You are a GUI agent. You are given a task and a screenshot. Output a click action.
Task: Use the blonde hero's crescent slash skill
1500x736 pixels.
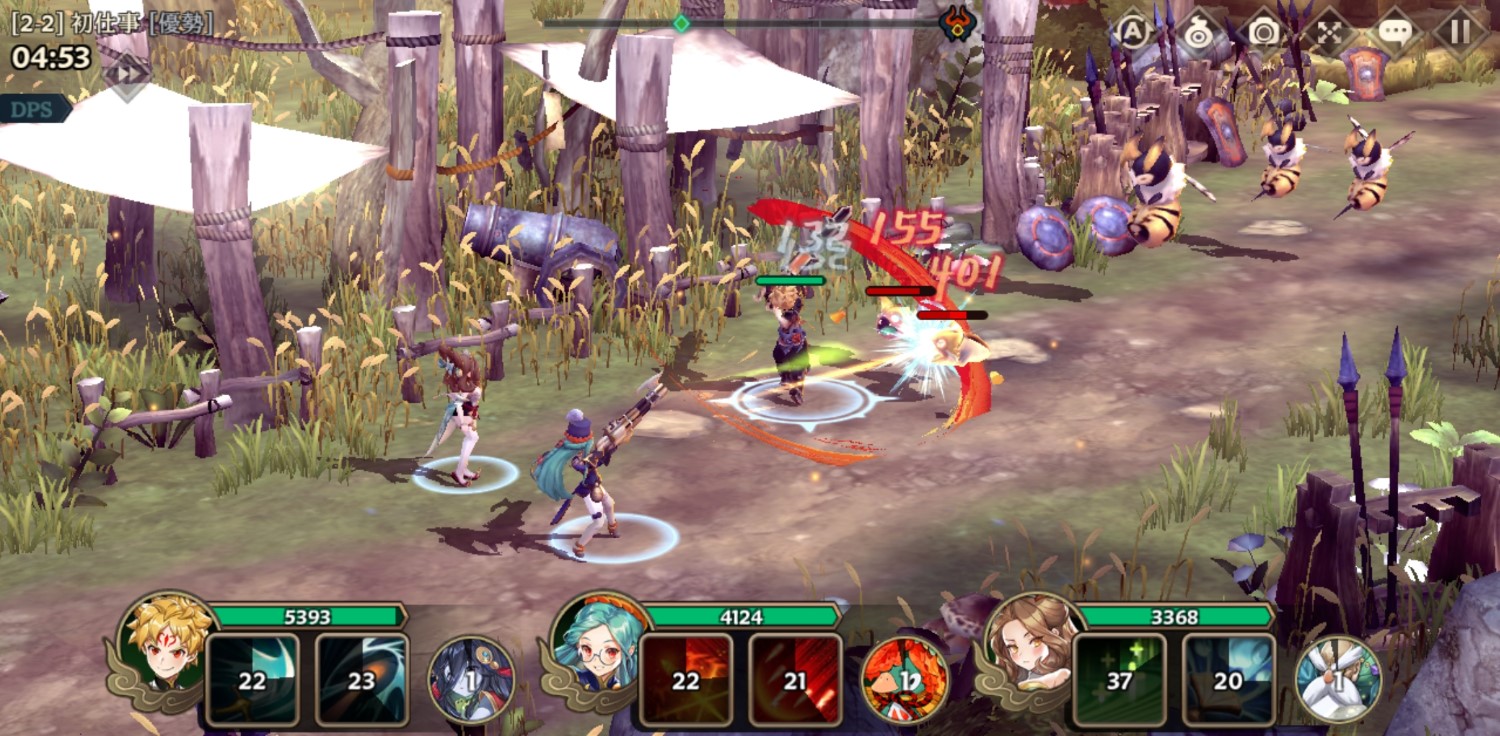point(253,679)
